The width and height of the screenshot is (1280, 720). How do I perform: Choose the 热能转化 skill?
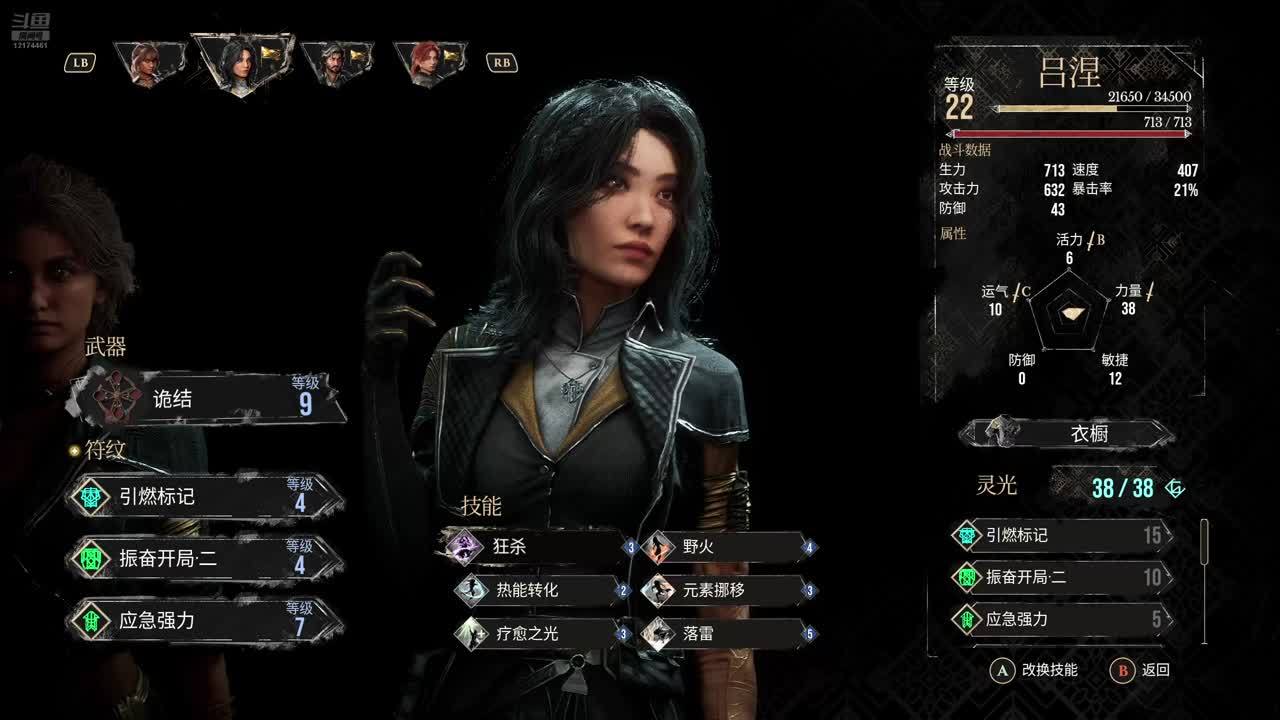click(x=540, y=590)
